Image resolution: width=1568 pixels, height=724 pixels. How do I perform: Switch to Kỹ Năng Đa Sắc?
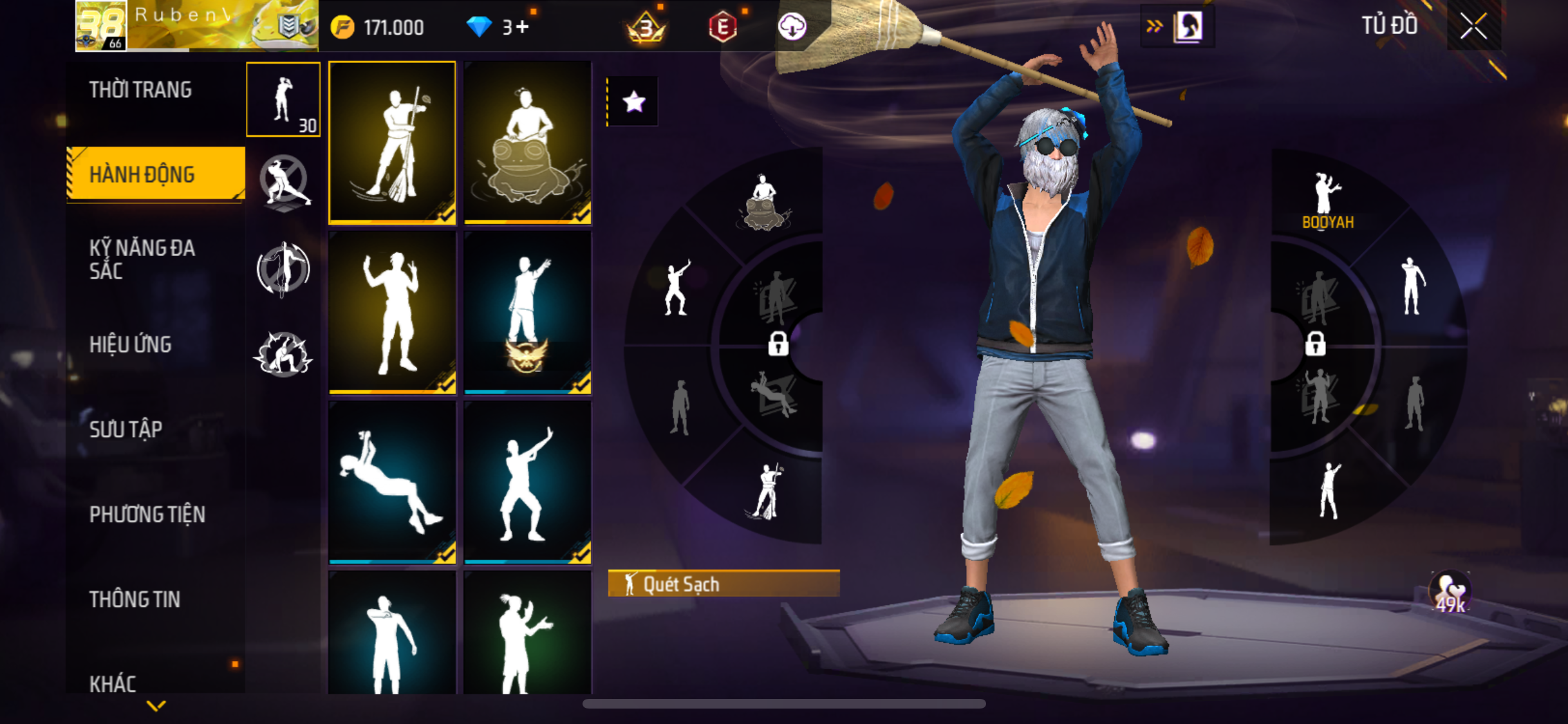tap(142, 259)
